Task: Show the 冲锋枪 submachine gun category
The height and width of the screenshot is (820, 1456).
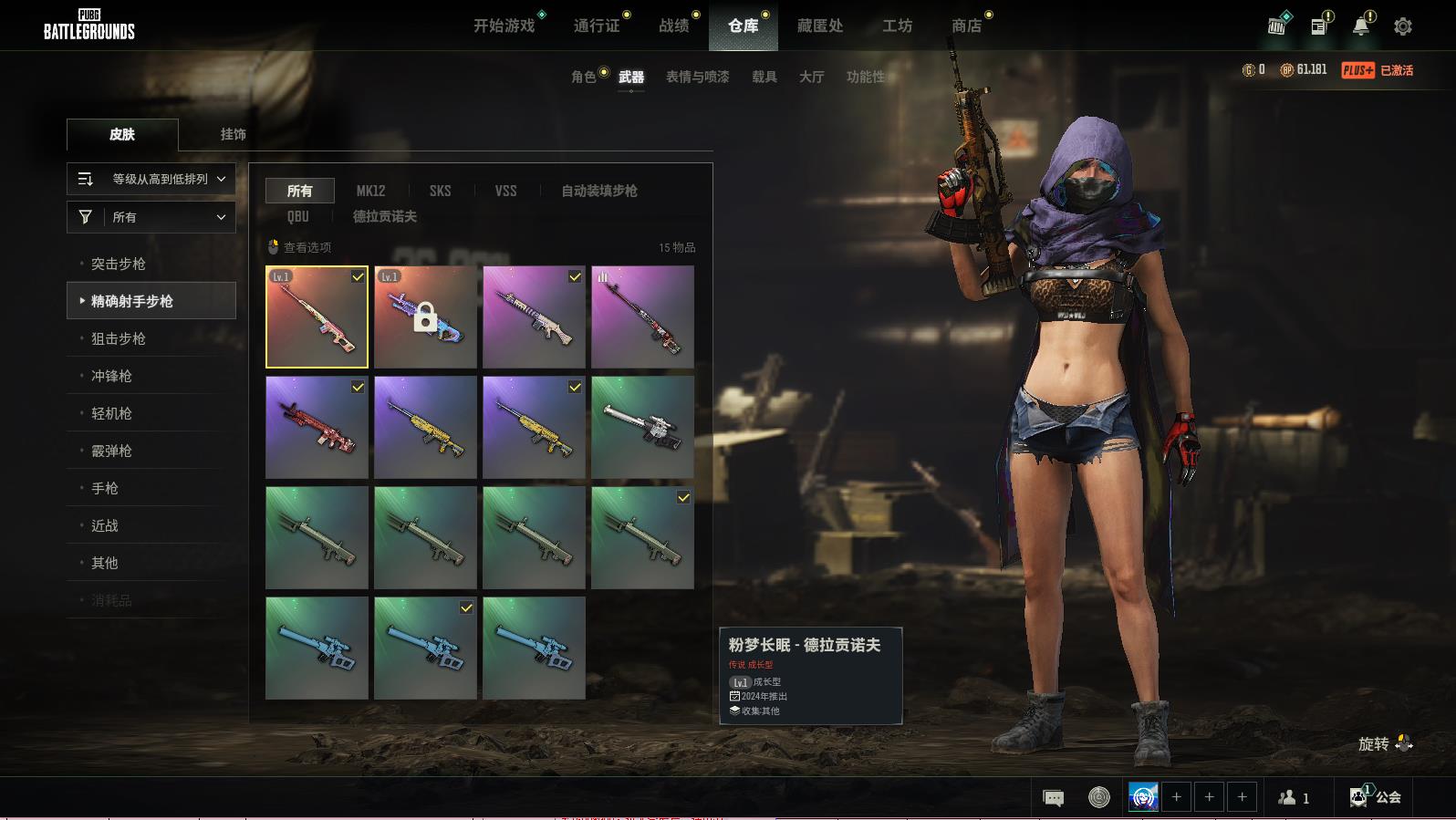Action: [x=111, y=376]
